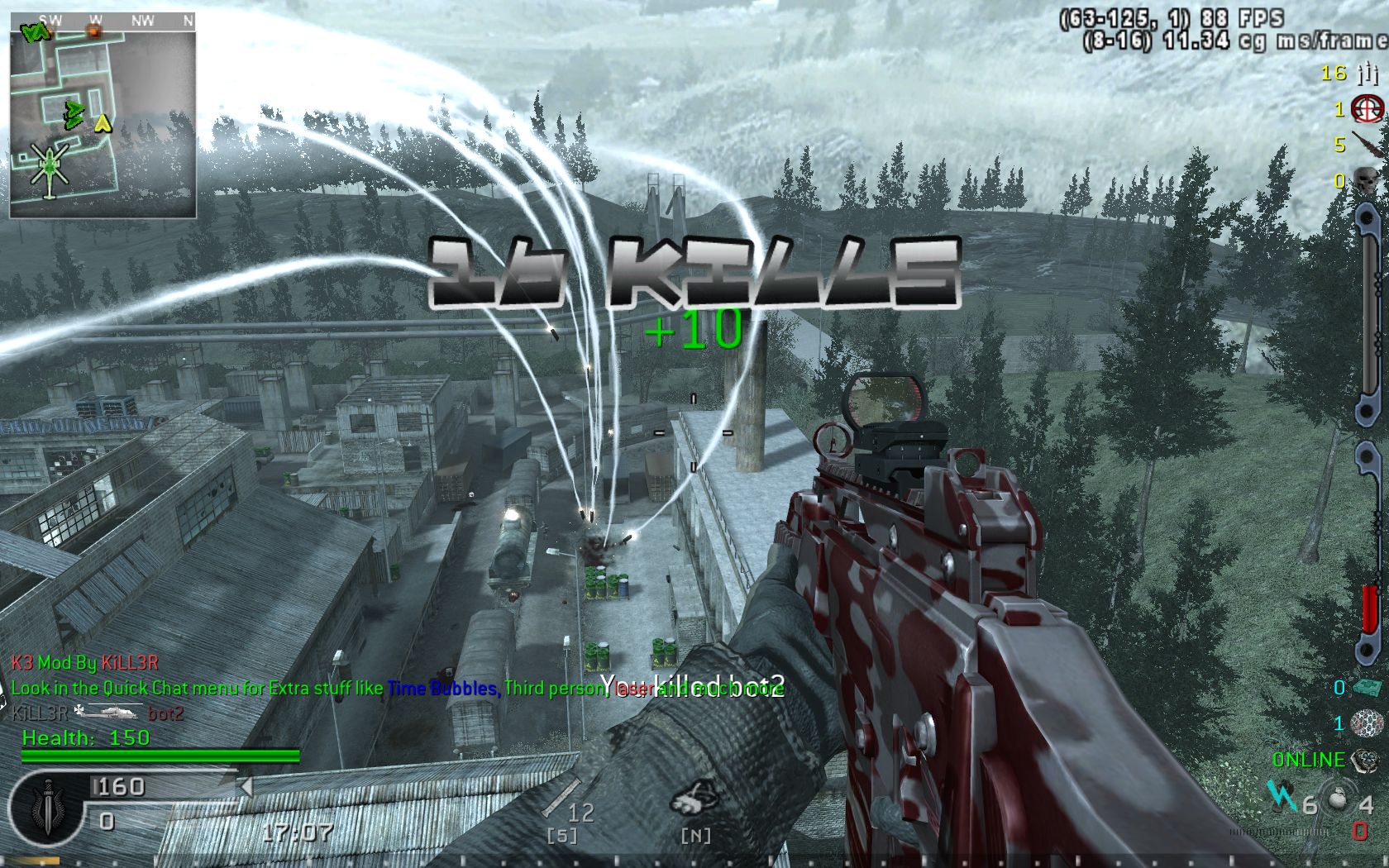Select the green helicopter marker on the minimap
The image size is (1389, 868).
(x=50, y=167)
